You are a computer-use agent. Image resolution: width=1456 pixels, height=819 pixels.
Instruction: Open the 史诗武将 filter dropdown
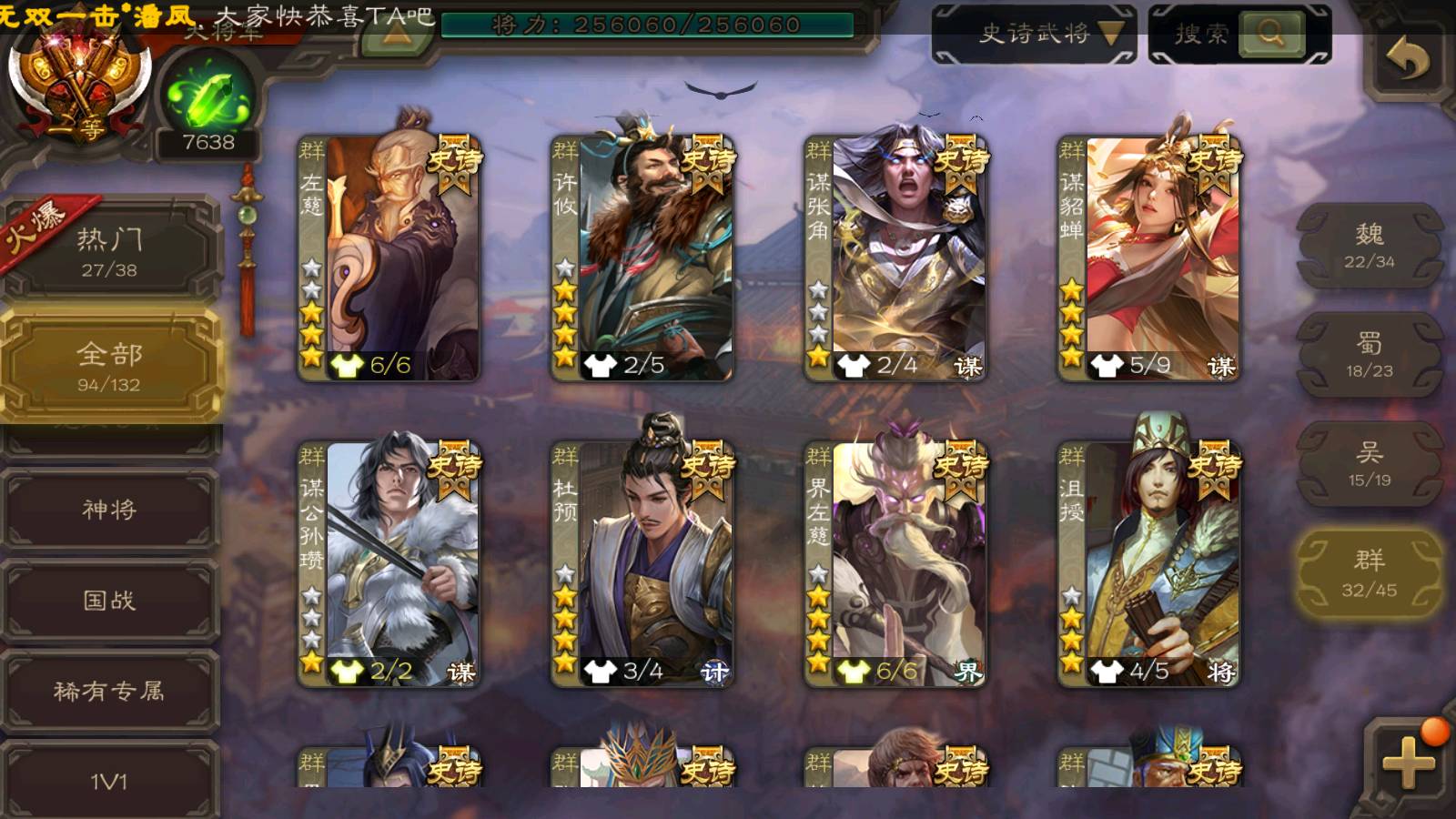[1035, 35]
